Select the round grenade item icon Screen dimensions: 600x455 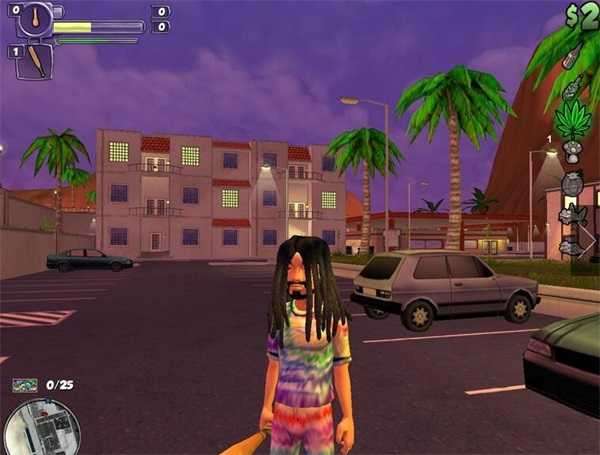[572, 184]
